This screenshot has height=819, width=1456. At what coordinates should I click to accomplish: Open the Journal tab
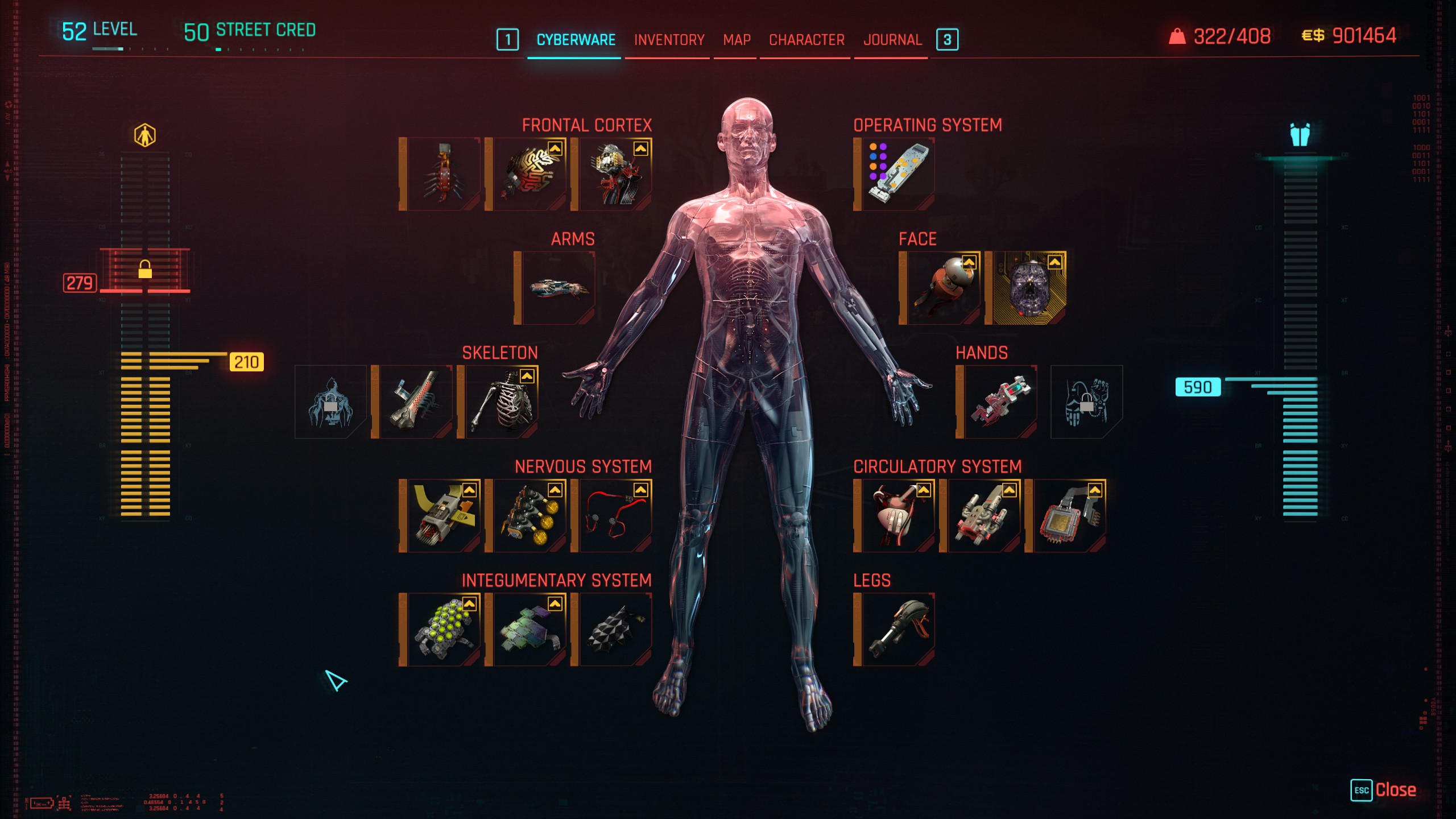(x=892, y=40)
